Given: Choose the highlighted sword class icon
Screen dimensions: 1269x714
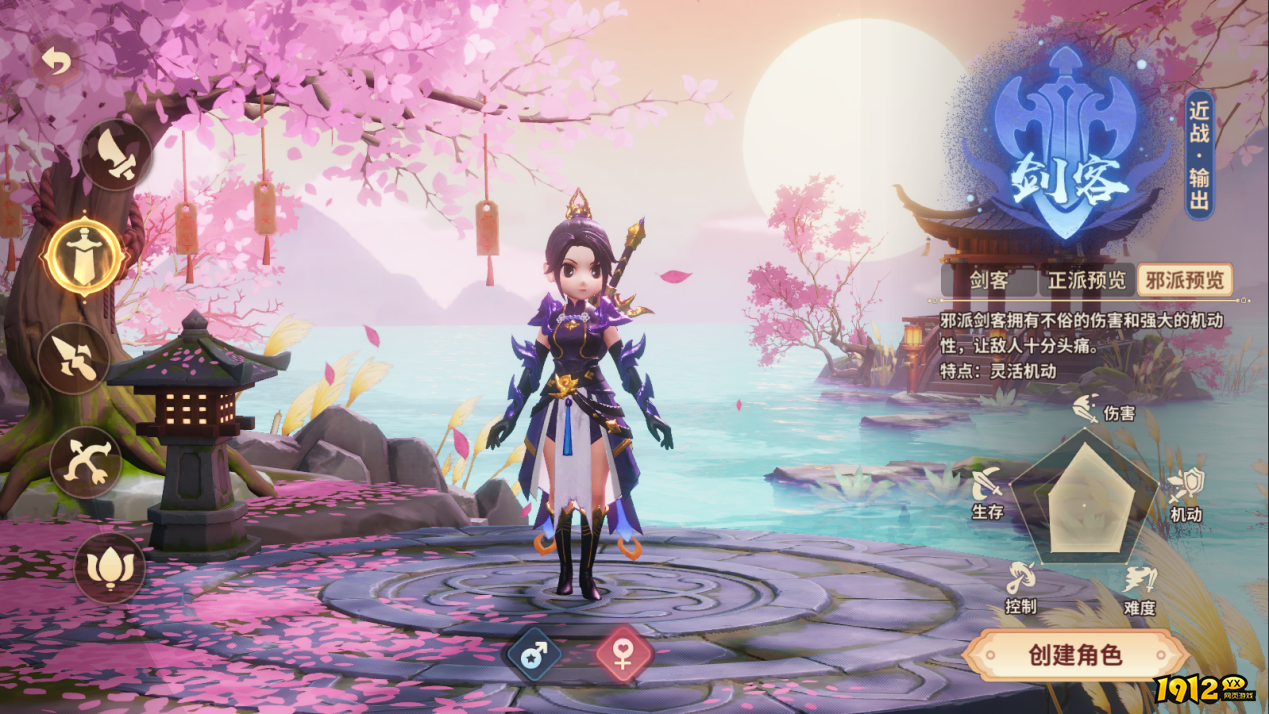Looking at the screenshot, I should (x=84, y=256).
